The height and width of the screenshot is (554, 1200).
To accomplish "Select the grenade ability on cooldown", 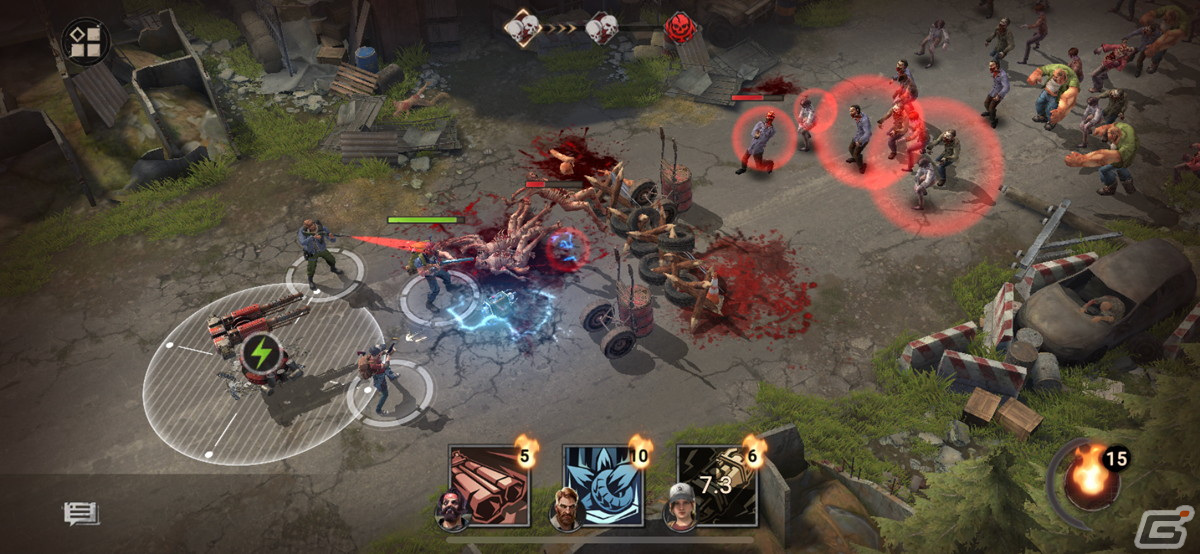I will pos(716,484).
